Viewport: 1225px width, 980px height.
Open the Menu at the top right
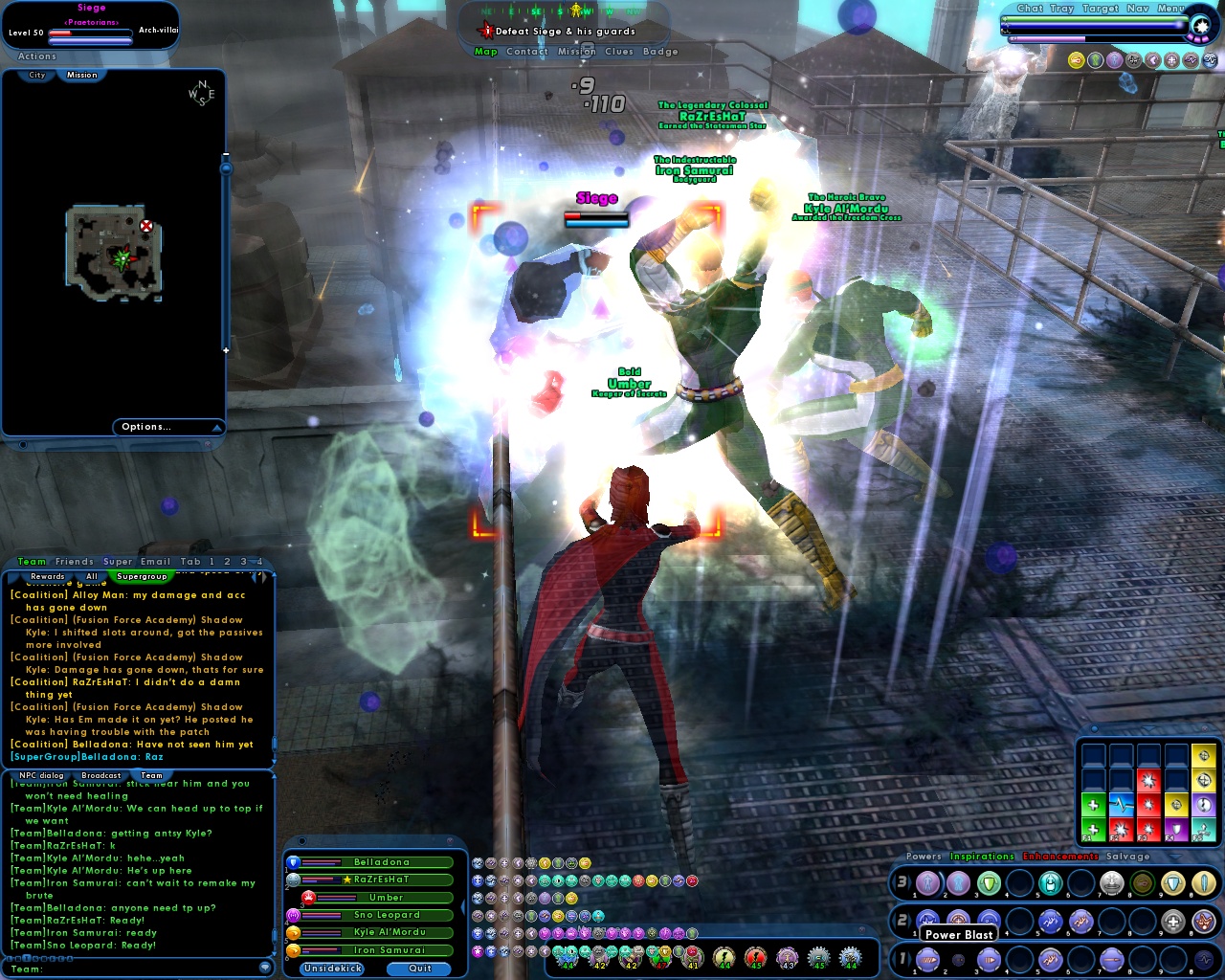tap(1169, 8)
